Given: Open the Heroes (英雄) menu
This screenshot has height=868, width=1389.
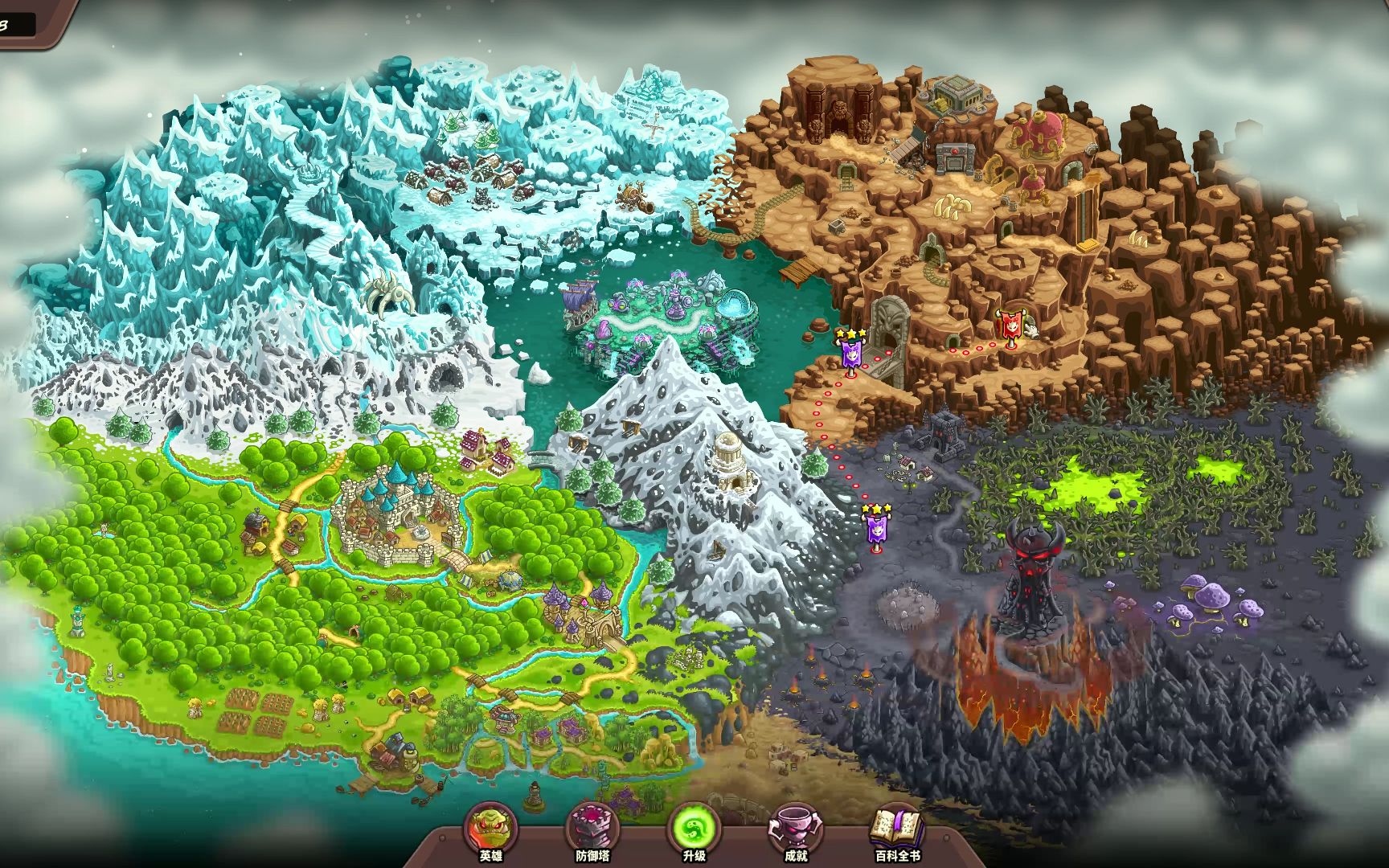Looking at the screenshot, I should coord(490,829).
